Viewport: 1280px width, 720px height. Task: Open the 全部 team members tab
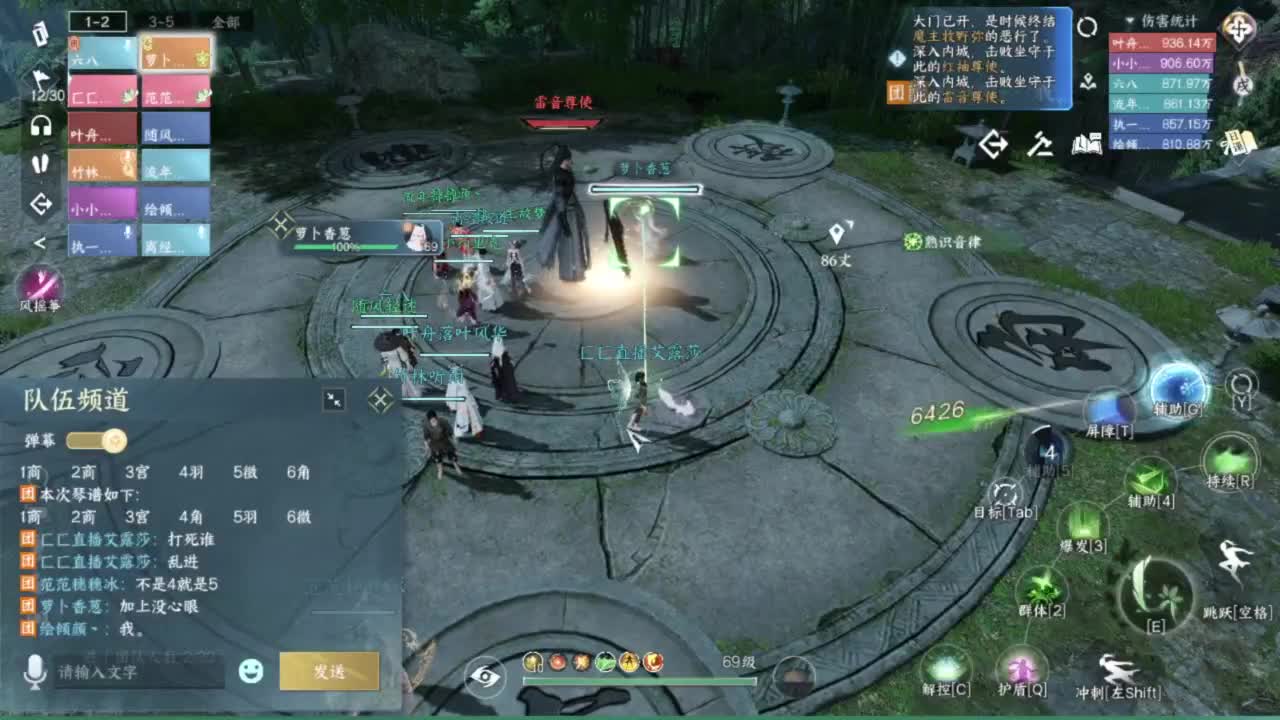226,19
